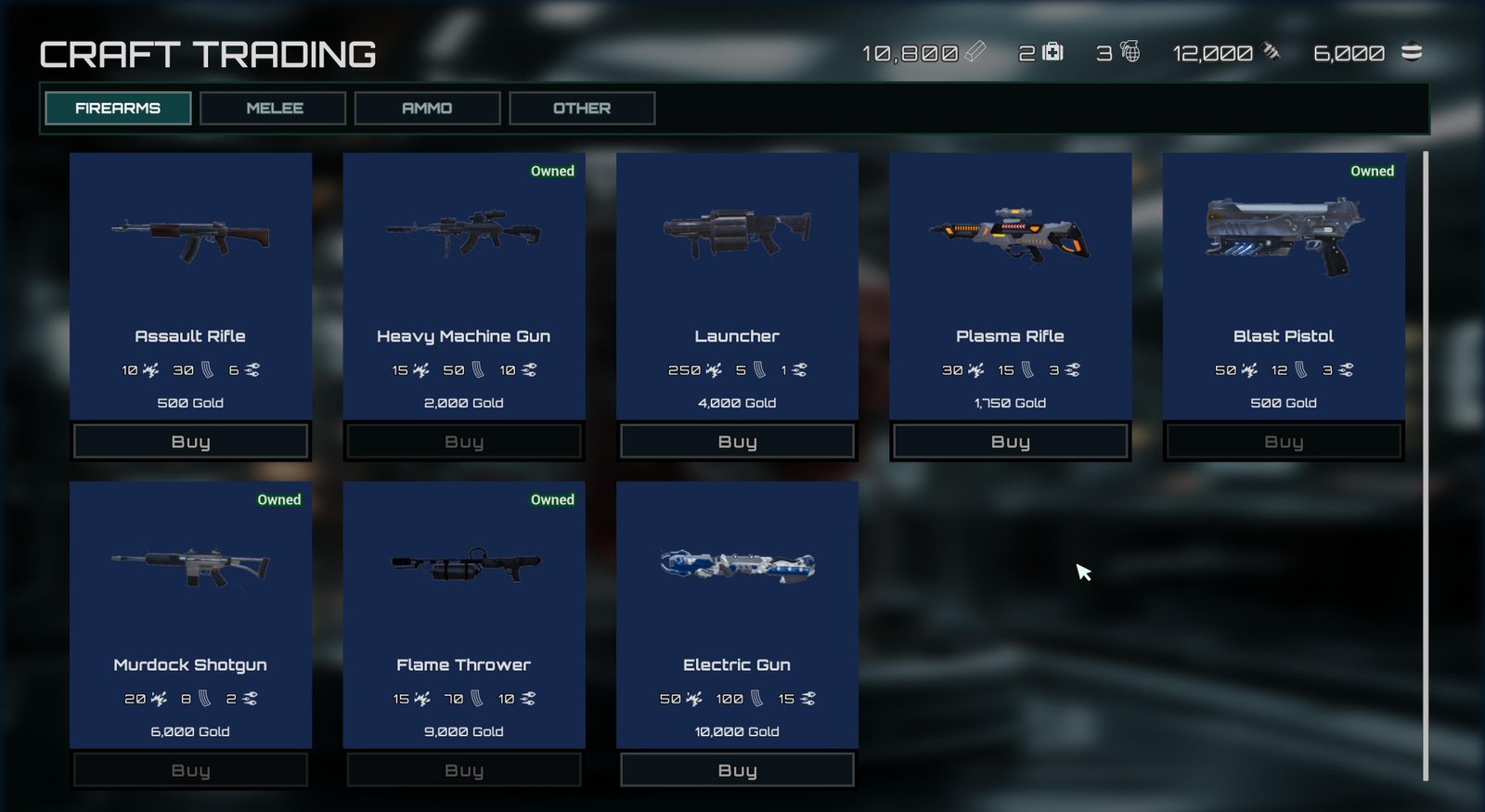Select the Blast Pistol weapon image

(1284, 234)
